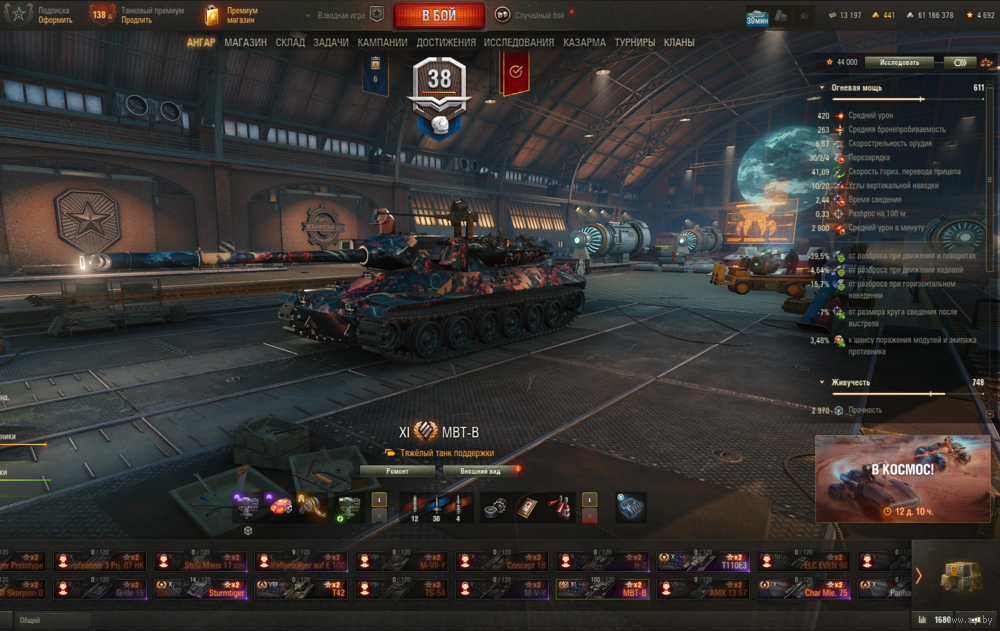Open the ЗАДАЧИ tab
Screen dimensions: 1000x631
[x=331, y=43]
